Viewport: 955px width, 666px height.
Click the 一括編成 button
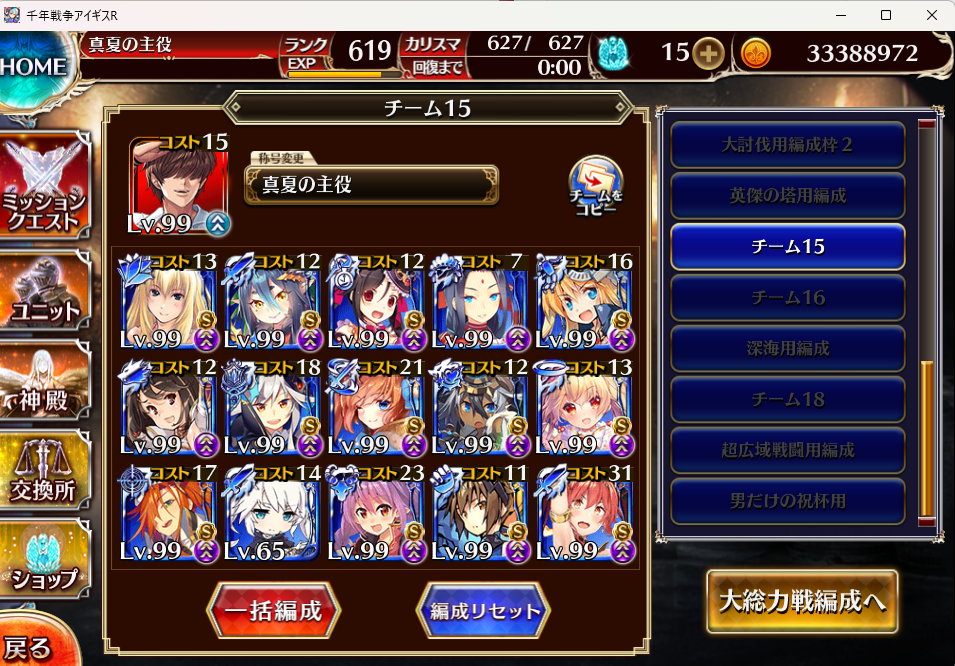pyautogui.click(x=273, y=611)
